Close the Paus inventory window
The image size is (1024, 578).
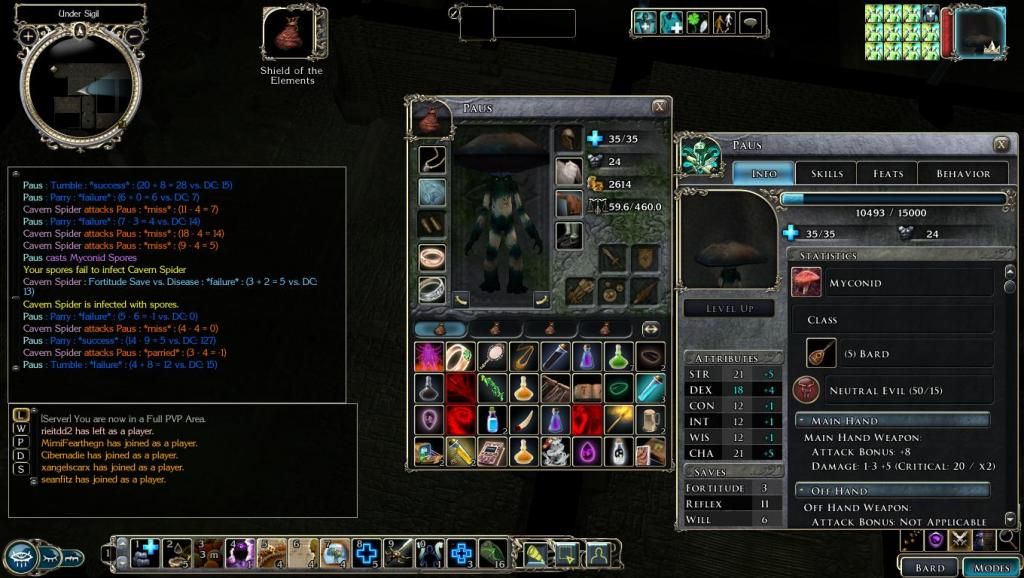[659, 107]
